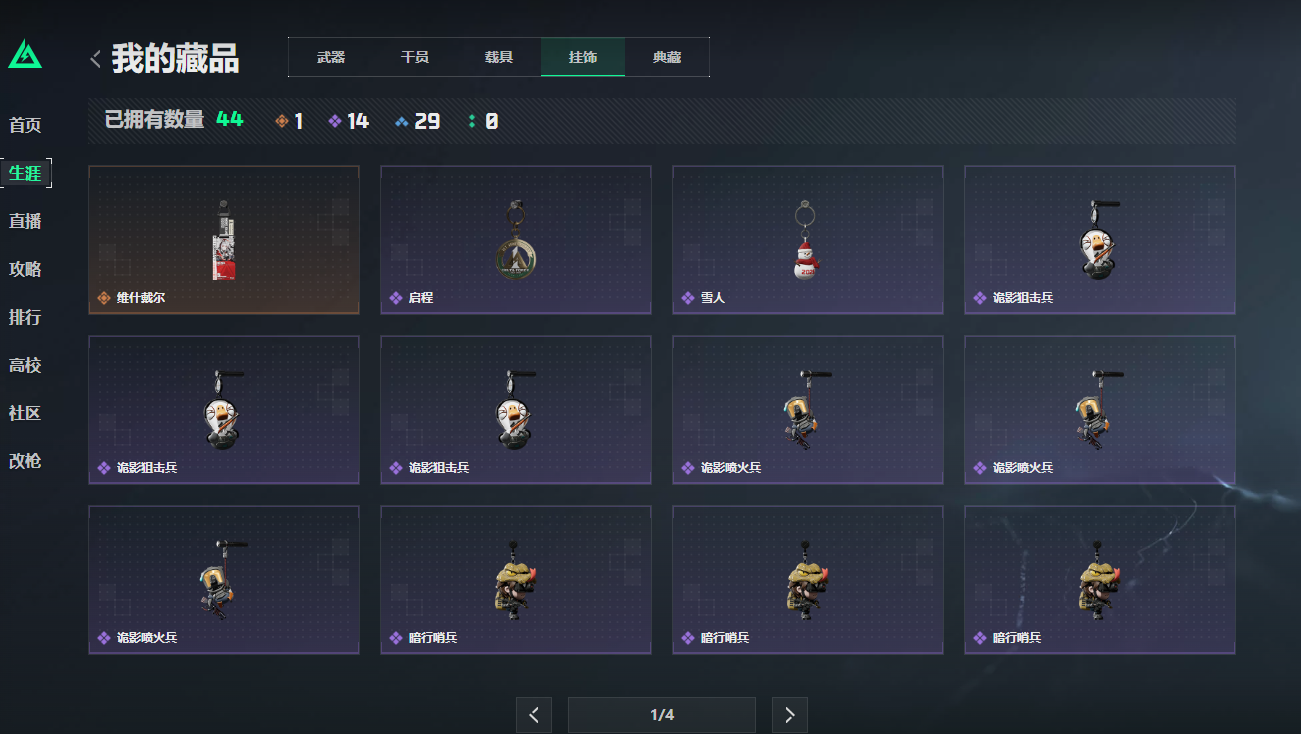1301x734 pixels.
Task: Switch to the 典藏 collection tab
Action: click(x=667, y=57)
